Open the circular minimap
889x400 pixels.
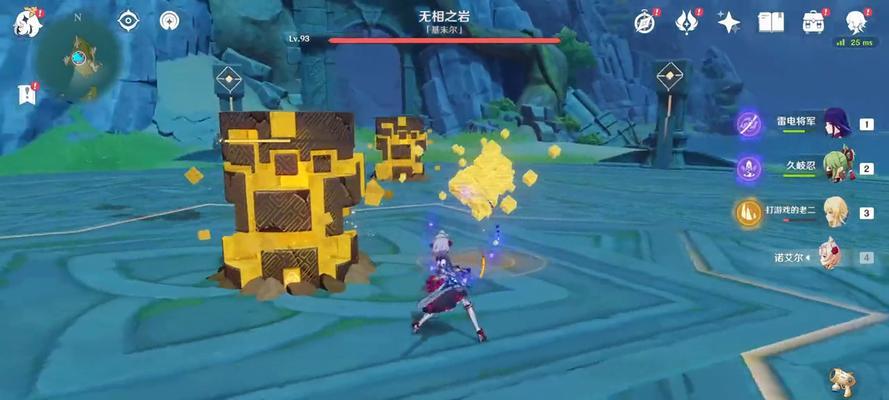[x=77, y=57]
